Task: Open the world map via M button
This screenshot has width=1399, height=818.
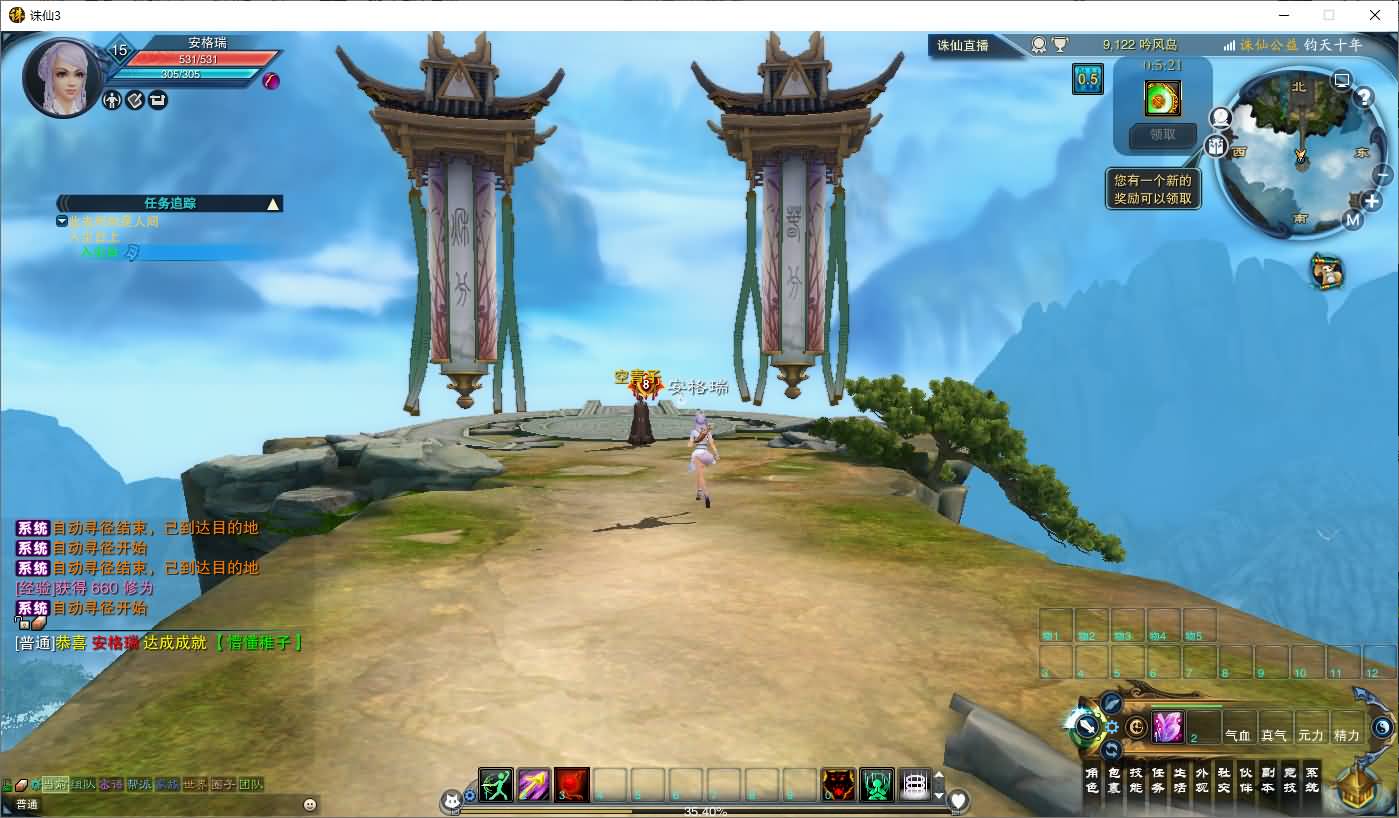Action: click(1353, 220)
